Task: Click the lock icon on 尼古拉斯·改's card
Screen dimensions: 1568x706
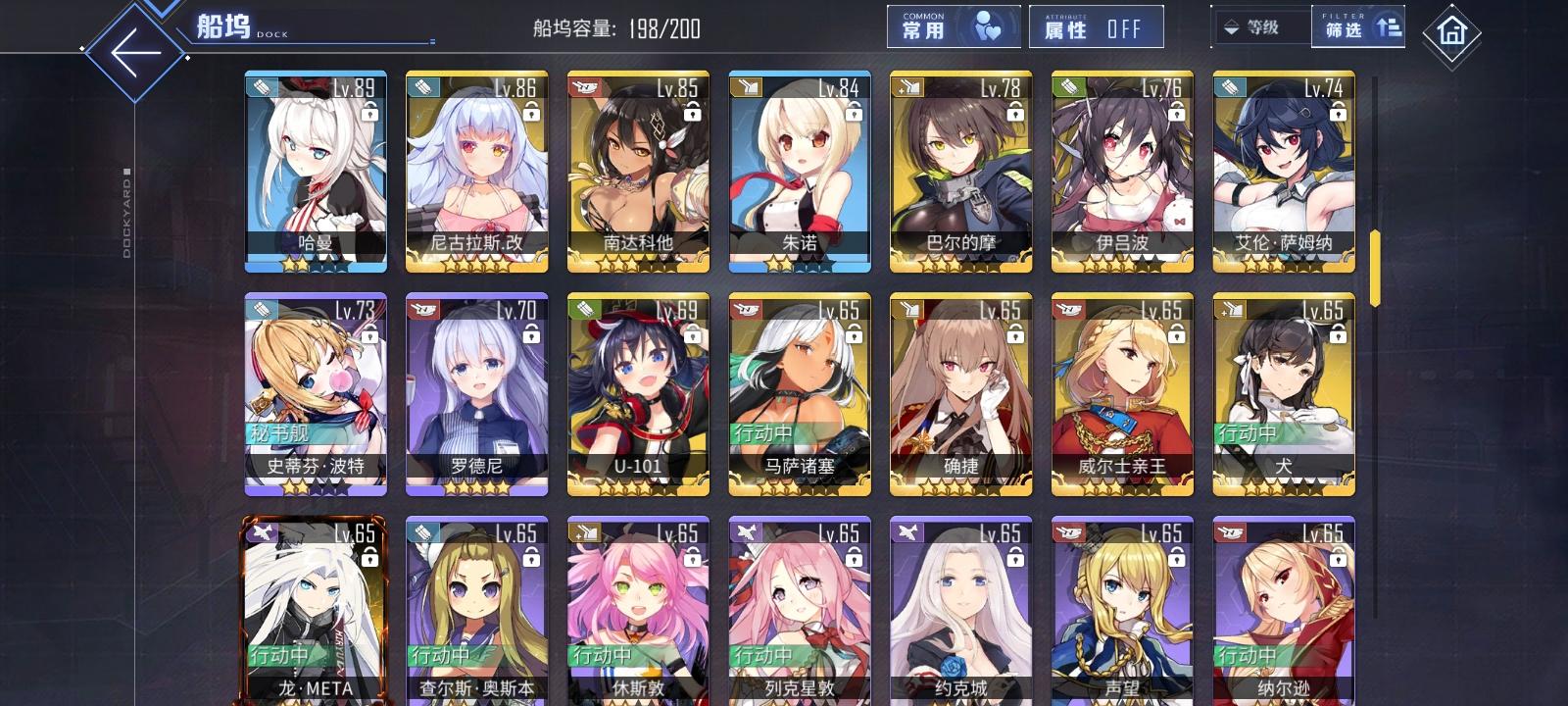Action: [530, 114]
